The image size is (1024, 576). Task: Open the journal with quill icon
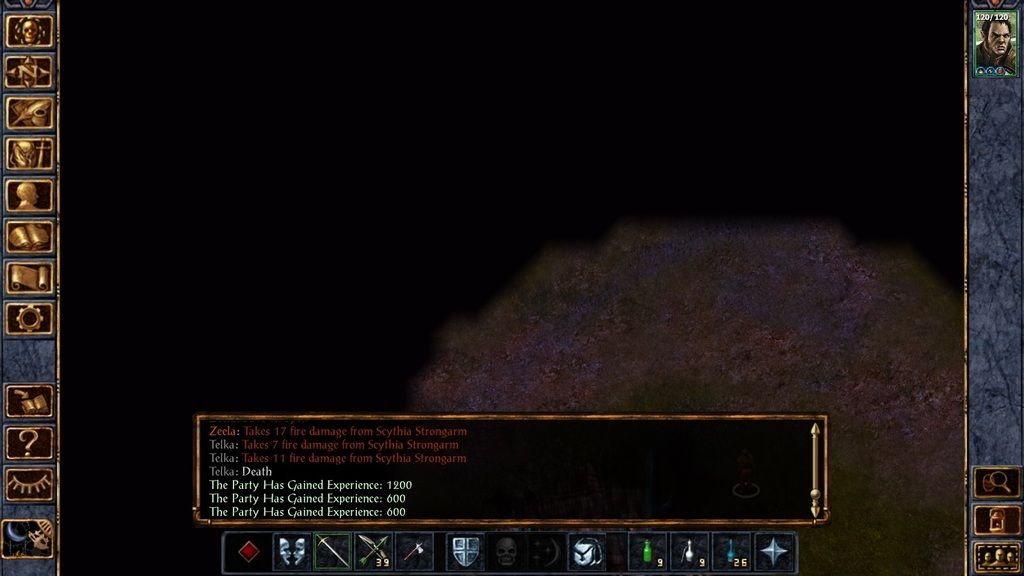point(29,113)
